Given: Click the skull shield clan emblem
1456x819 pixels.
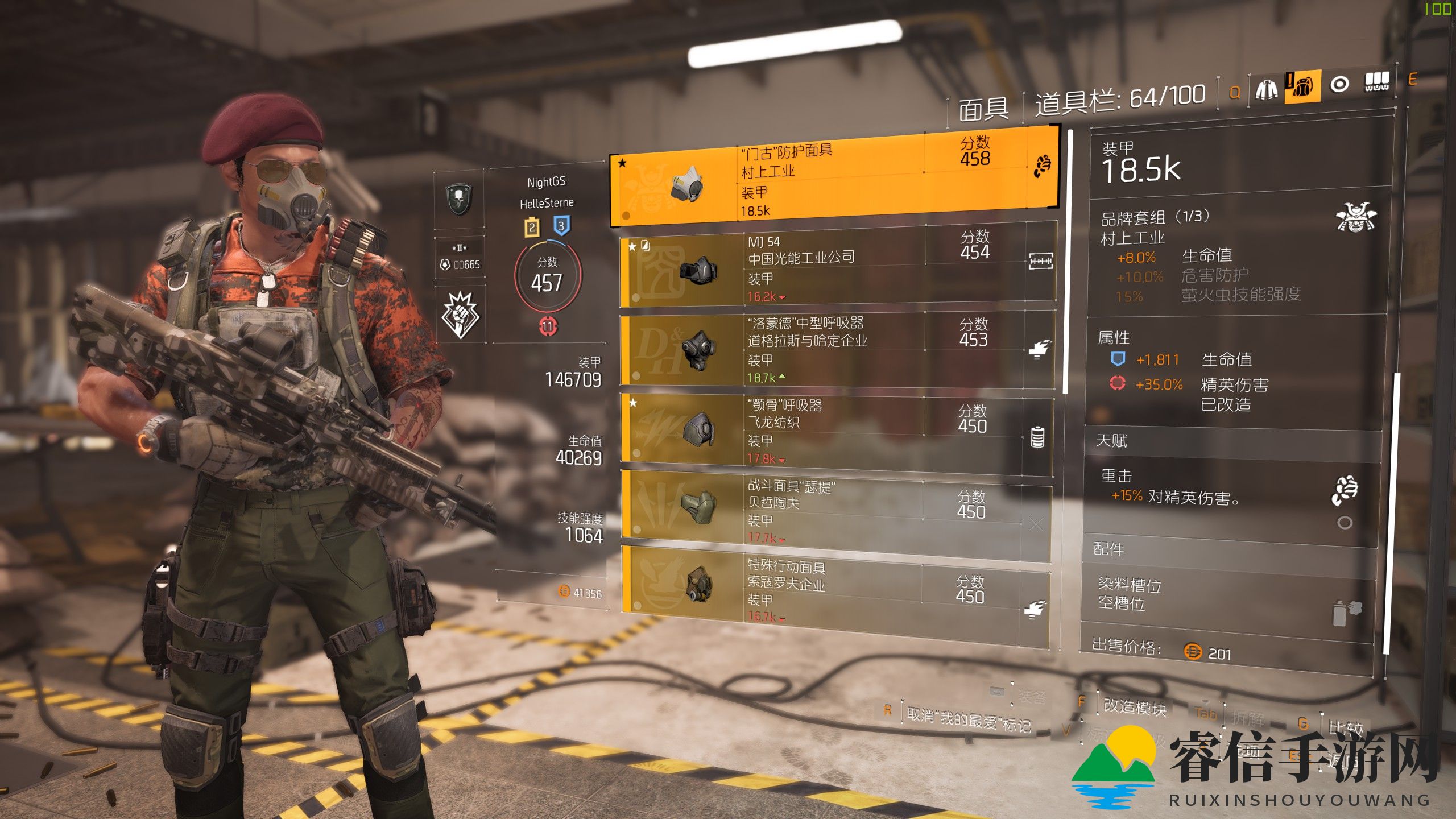Looking at the screenshot, I should tap(459, 199).
